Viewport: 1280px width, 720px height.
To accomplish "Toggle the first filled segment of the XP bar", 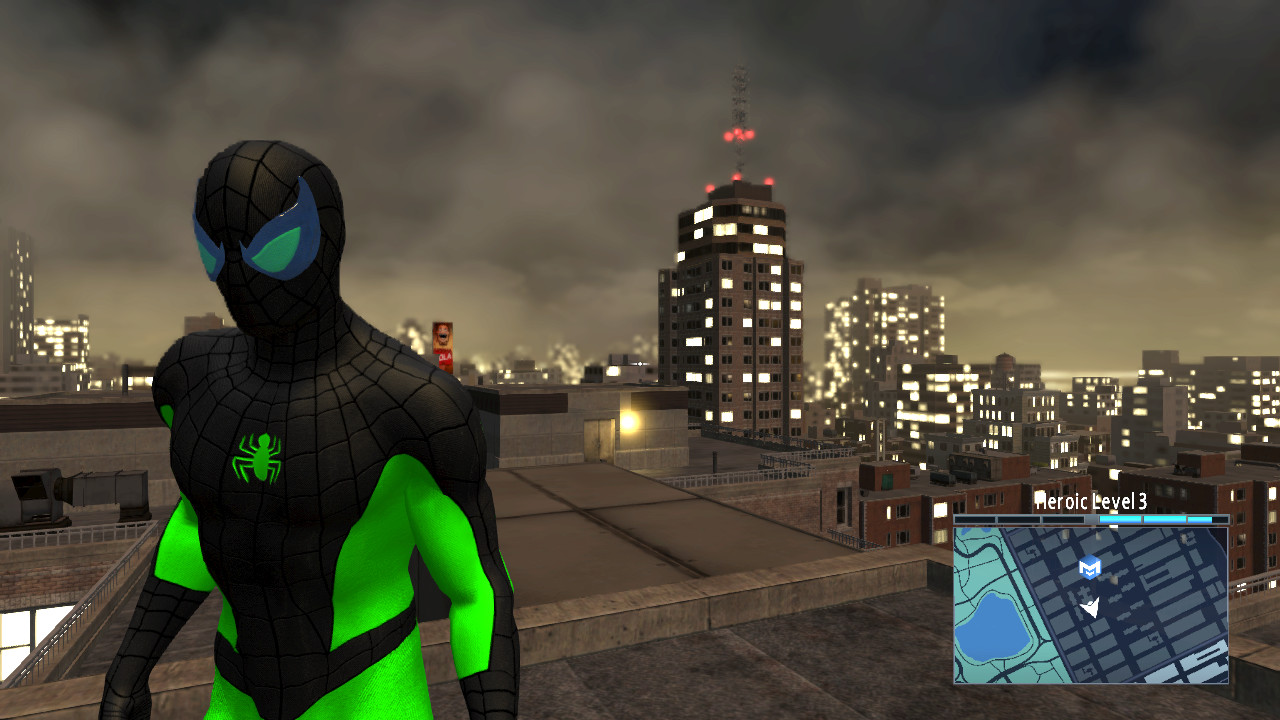I will coord(1120,519).
